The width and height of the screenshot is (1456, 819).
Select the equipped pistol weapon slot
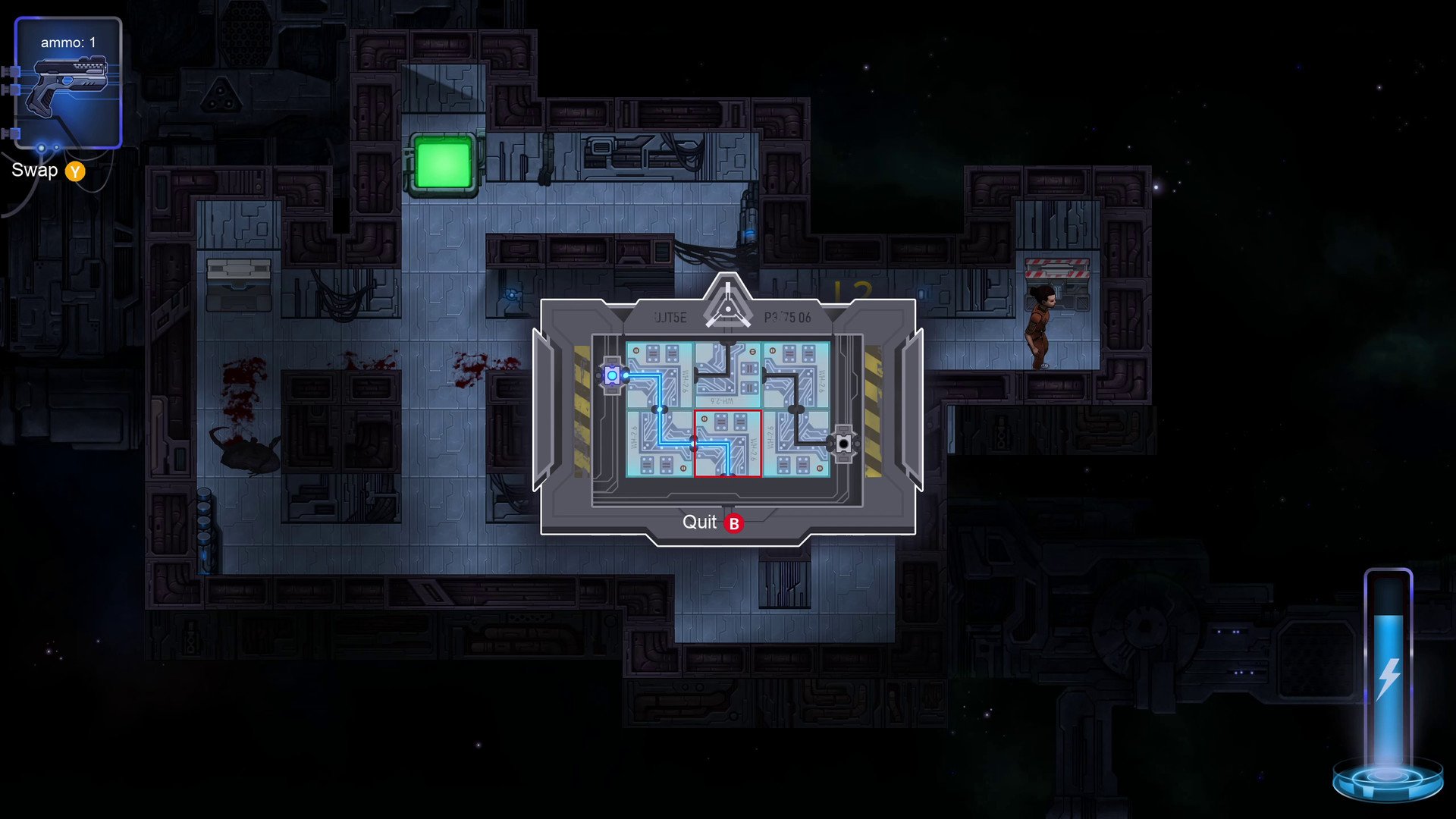click(x=68, y=83)
